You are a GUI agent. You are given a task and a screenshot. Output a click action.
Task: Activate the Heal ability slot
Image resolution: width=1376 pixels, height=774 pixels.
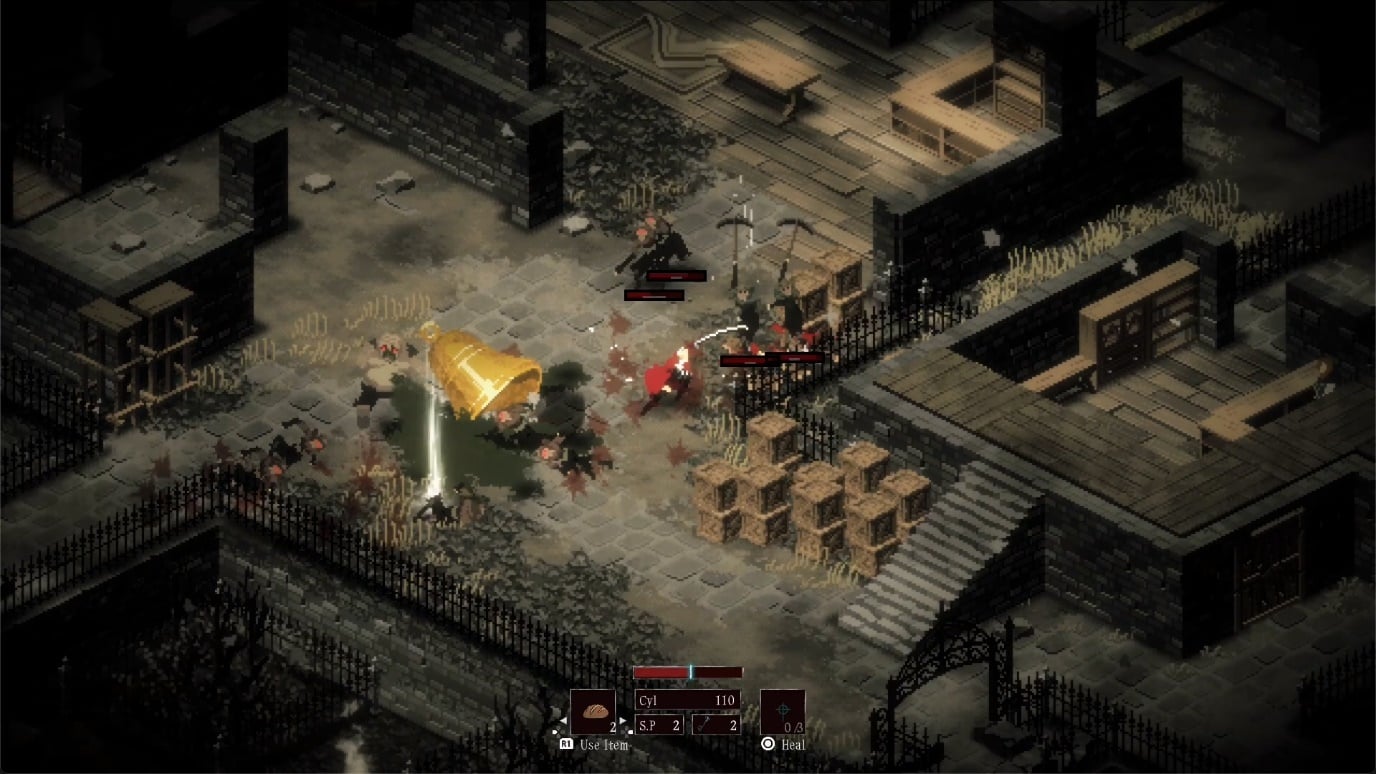click(x=782, y=712)
